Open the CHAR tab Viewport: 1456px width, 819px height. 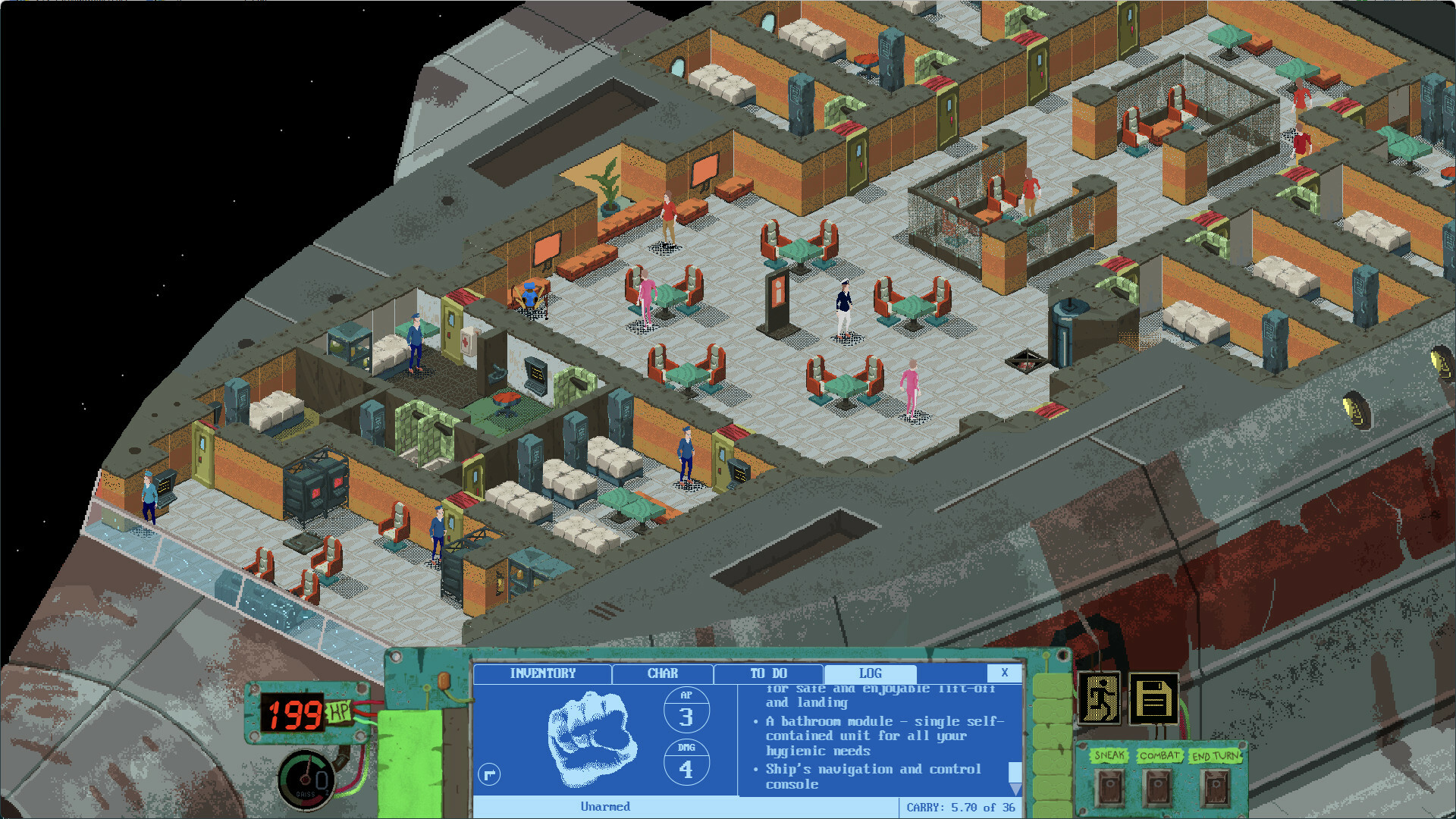pyautogui.click(x=661, y=673)
